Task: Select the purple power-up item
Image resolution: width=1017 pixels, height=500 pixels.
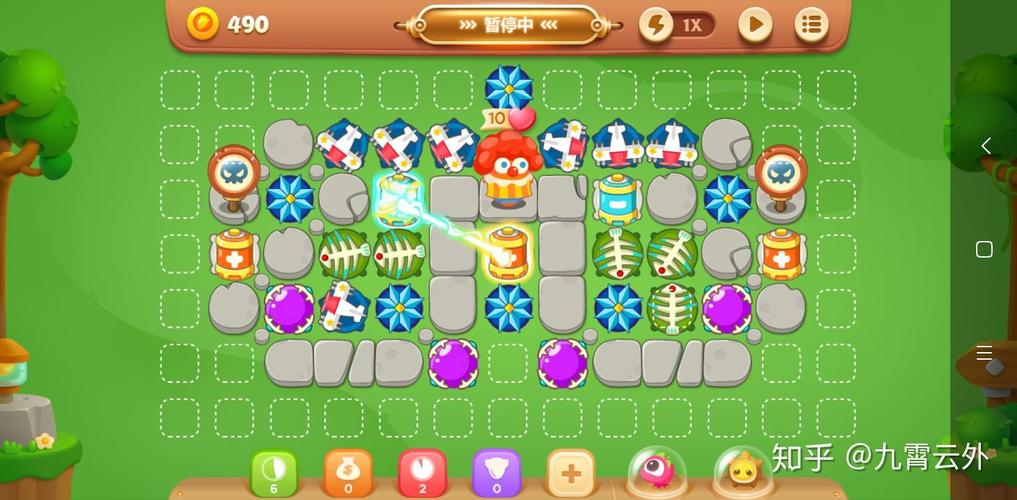Action: 496,471
